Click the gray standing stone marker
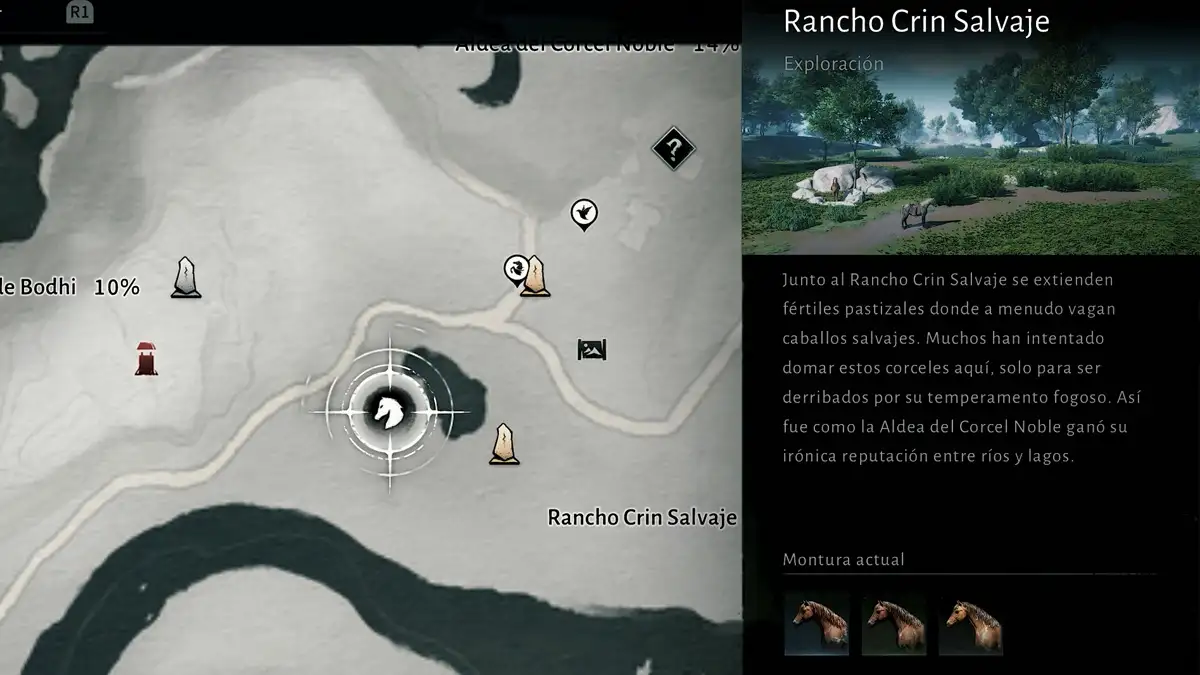 pos(186,277)
